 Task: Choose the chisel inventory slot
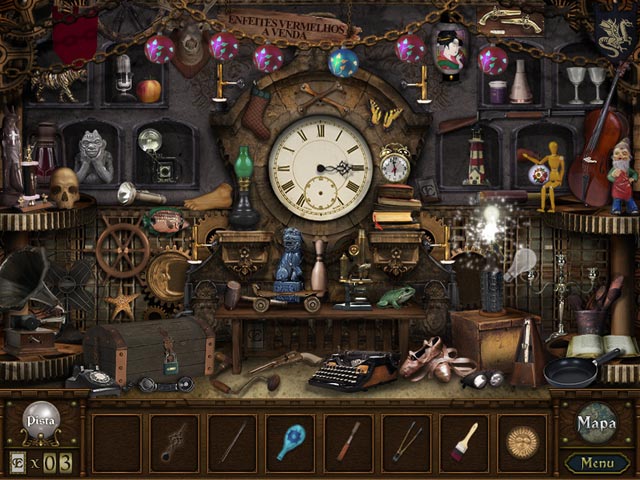coord(349,442)
